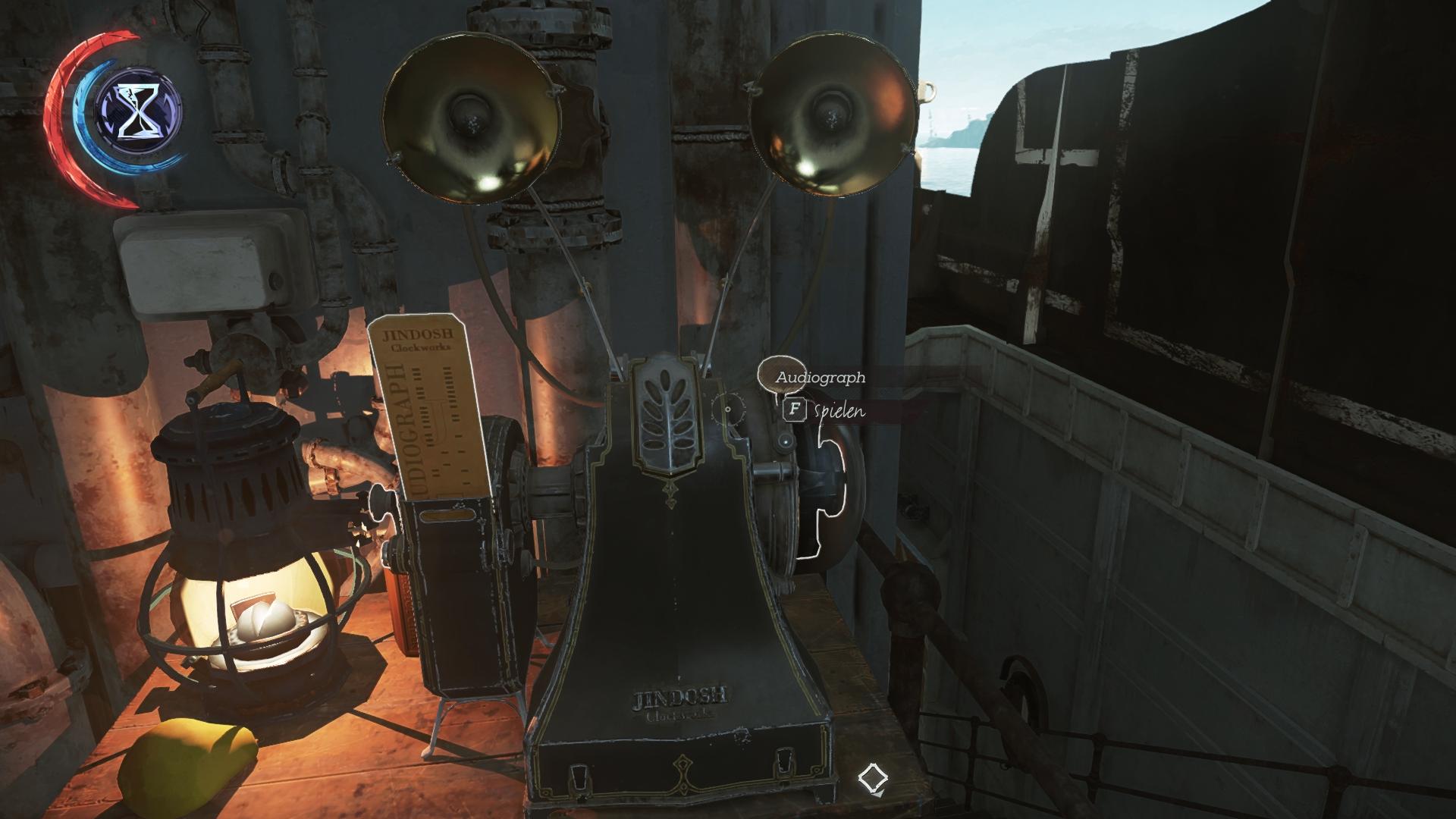
Task: Click the diamond objective marker
Action: [873, 778]
